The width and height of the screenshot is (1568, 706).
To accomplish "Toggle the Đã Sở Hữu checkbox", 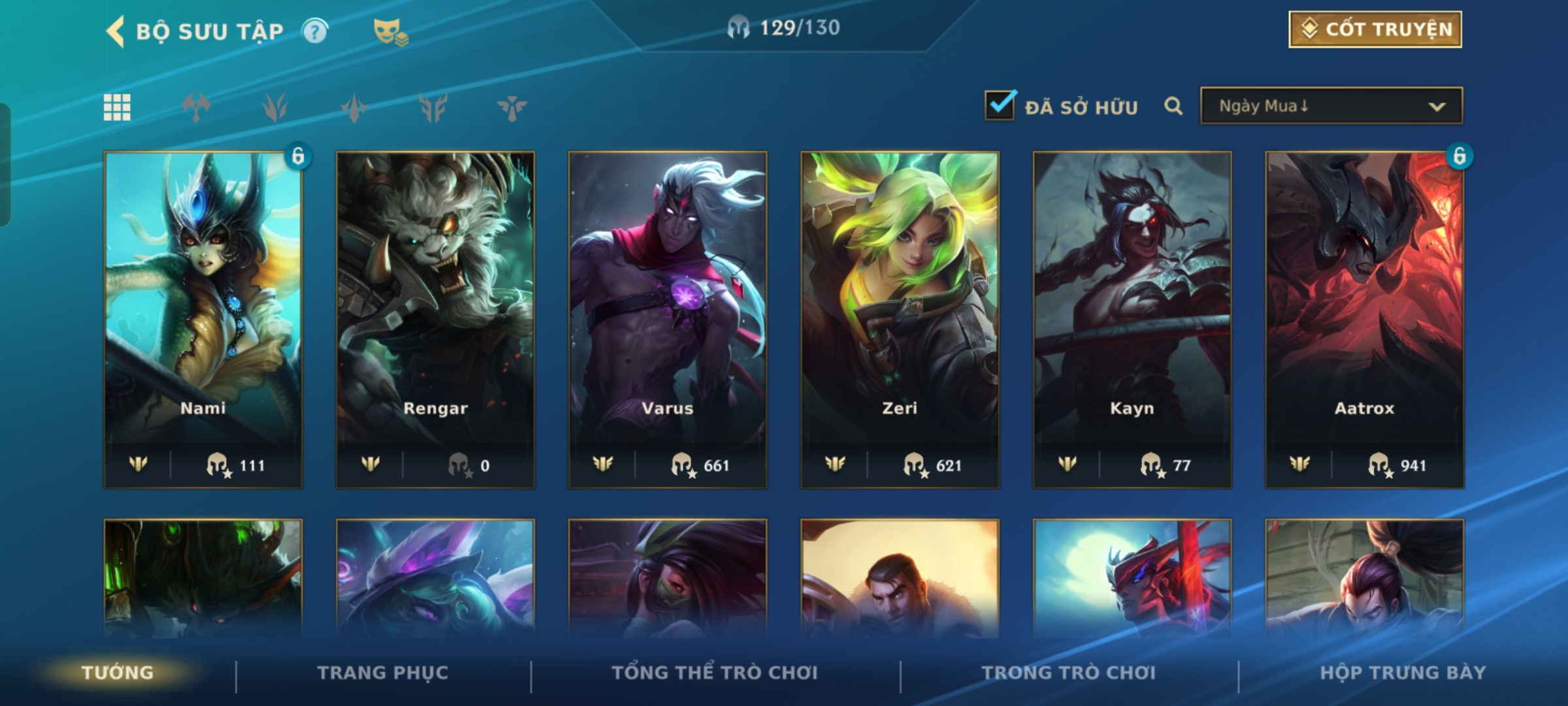I will pos(1000,106).
